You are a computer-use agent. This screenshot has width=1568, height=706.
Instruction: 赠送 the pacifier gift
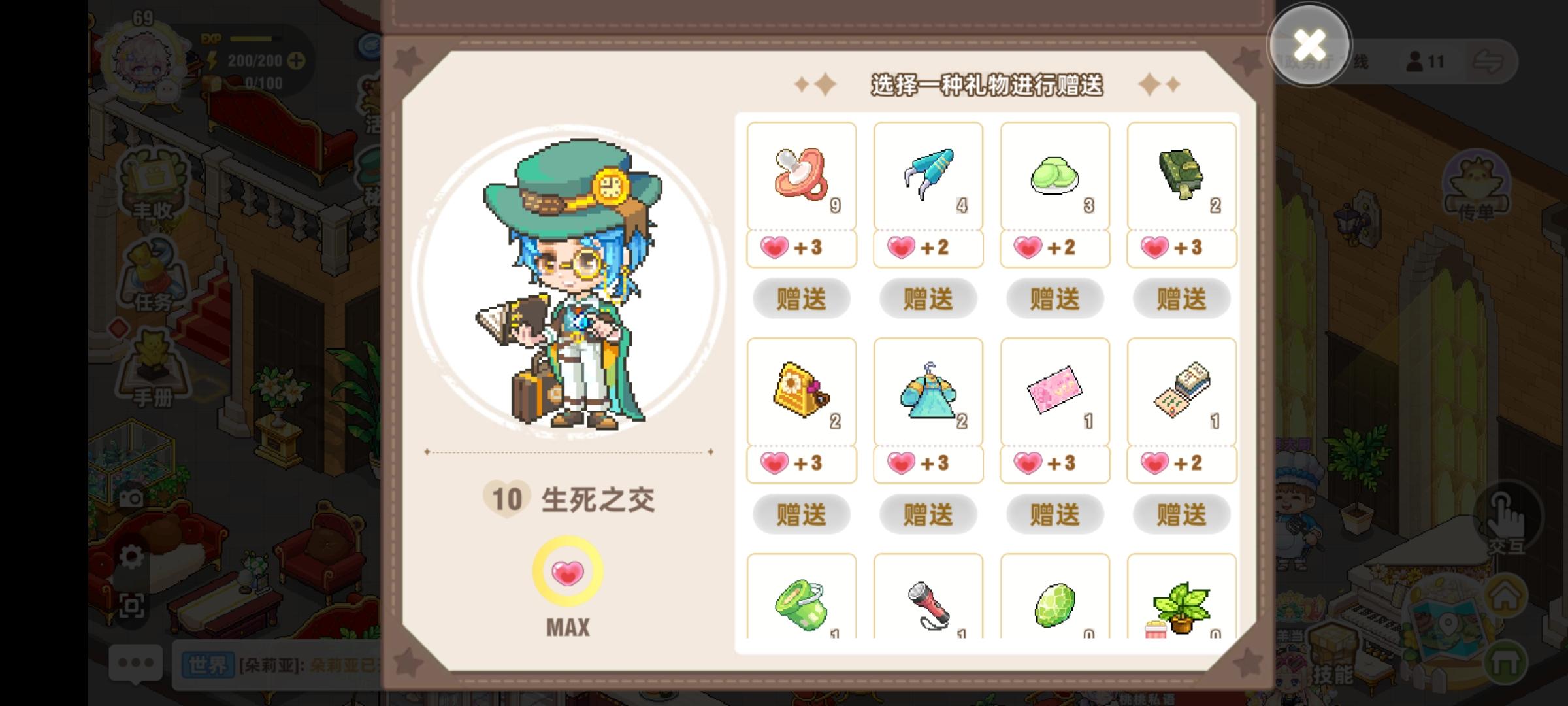point(801,299)
